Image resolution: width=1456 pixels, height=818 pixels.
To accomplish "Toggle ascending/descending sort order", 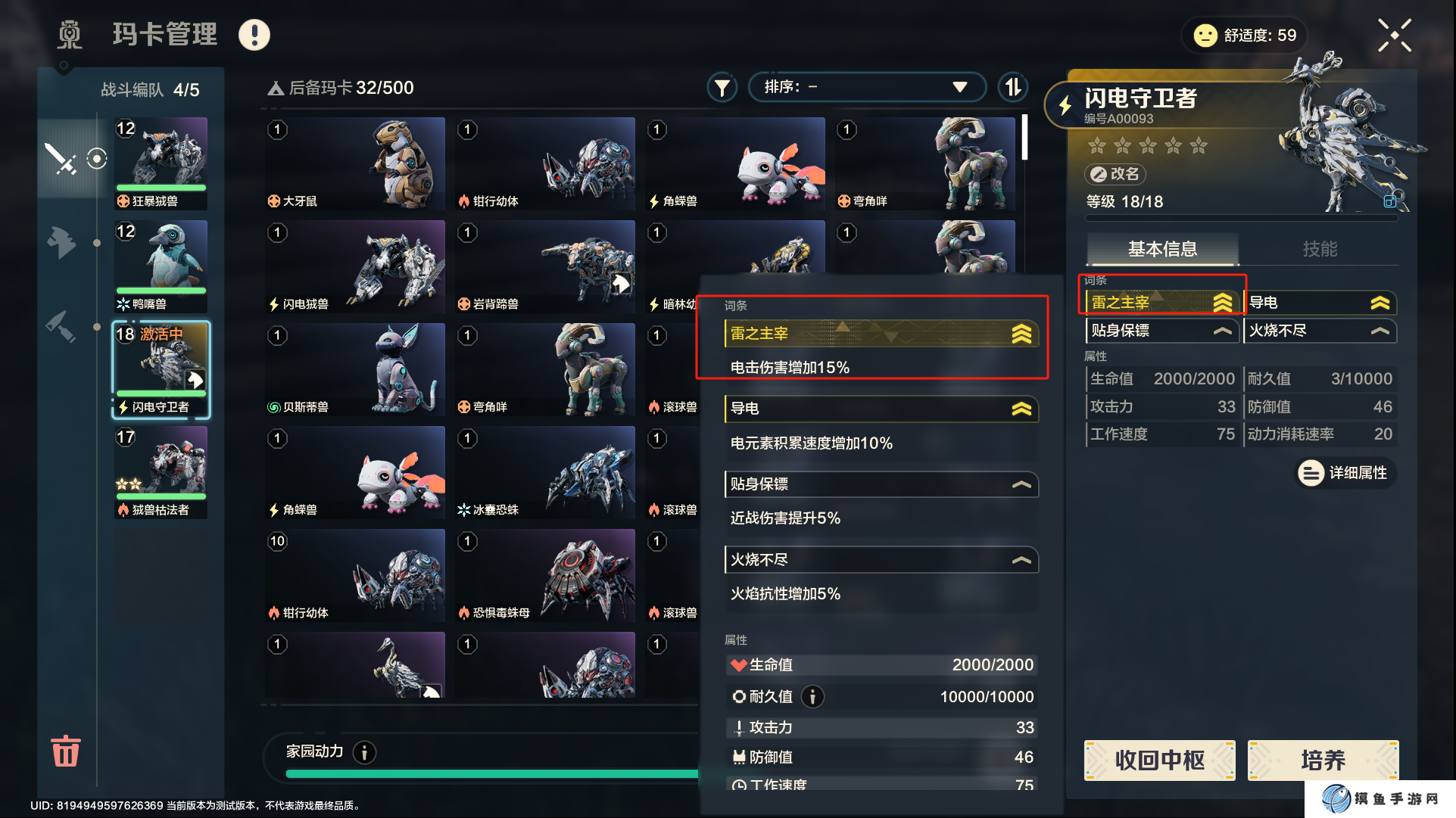I will [1012, 87].
